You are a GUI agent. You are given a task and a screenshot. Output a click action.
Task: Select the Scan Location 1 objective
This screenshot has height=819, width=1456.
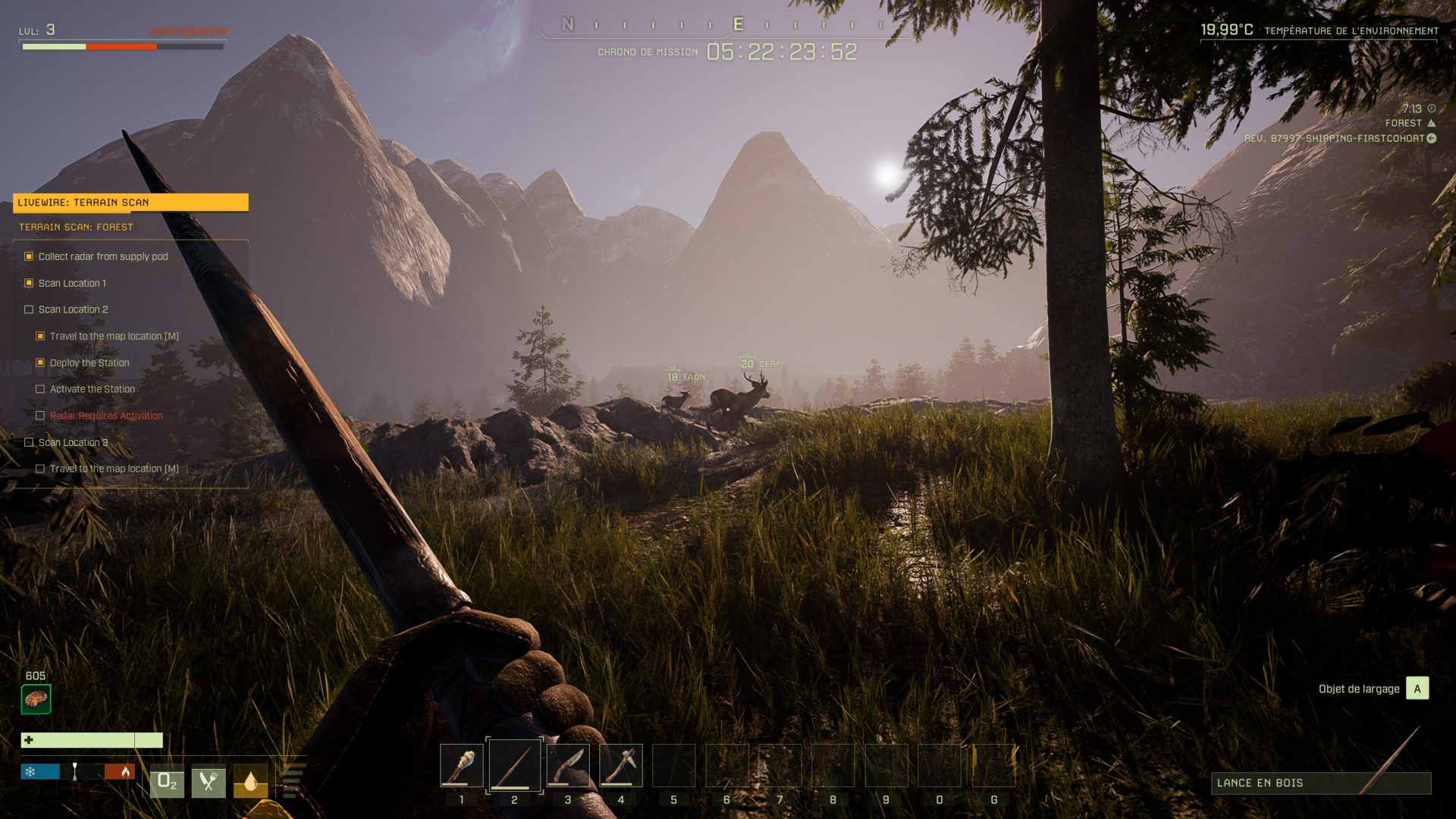pos(72,283)
